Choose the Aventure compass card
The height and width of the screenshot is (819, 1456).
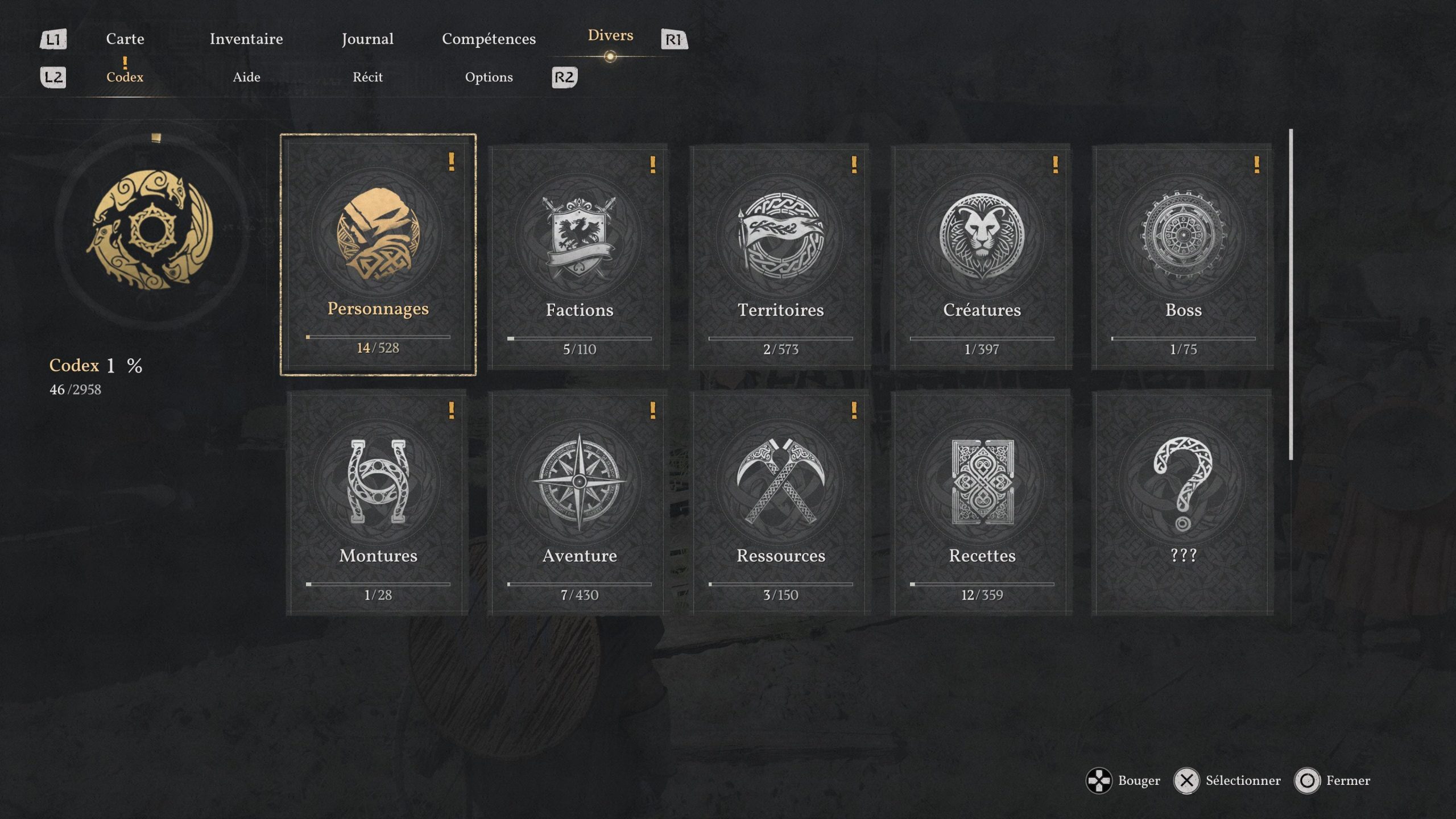tap(579, 503)
